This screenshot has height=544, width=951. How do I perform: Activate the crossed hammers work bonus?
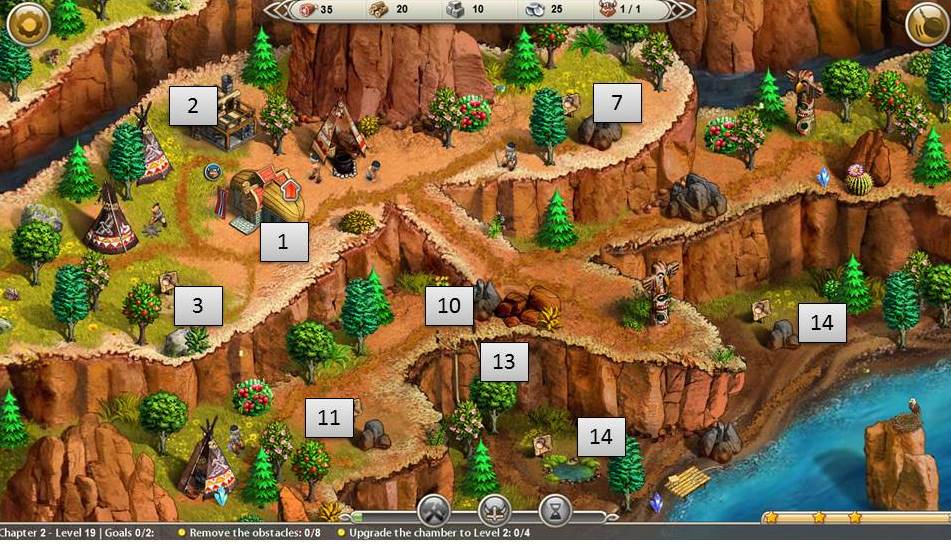point(436,512)
